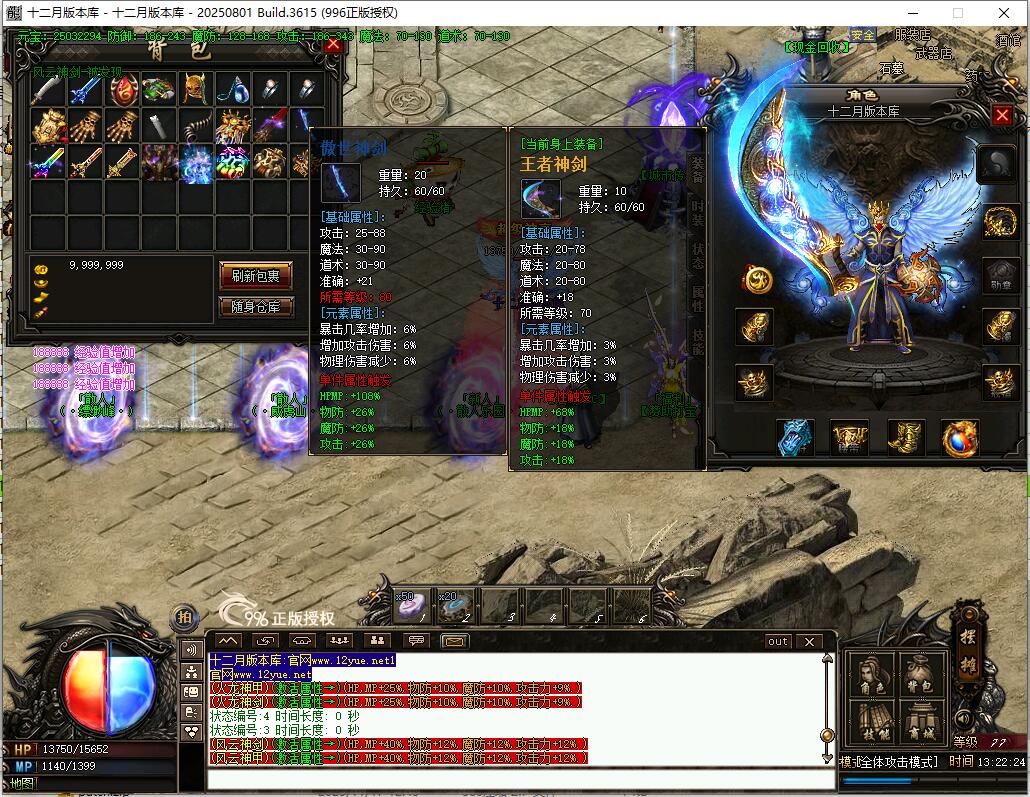Screen dimensions: 1030x797
Task: Minimize the game window
Action: point(909,13)
